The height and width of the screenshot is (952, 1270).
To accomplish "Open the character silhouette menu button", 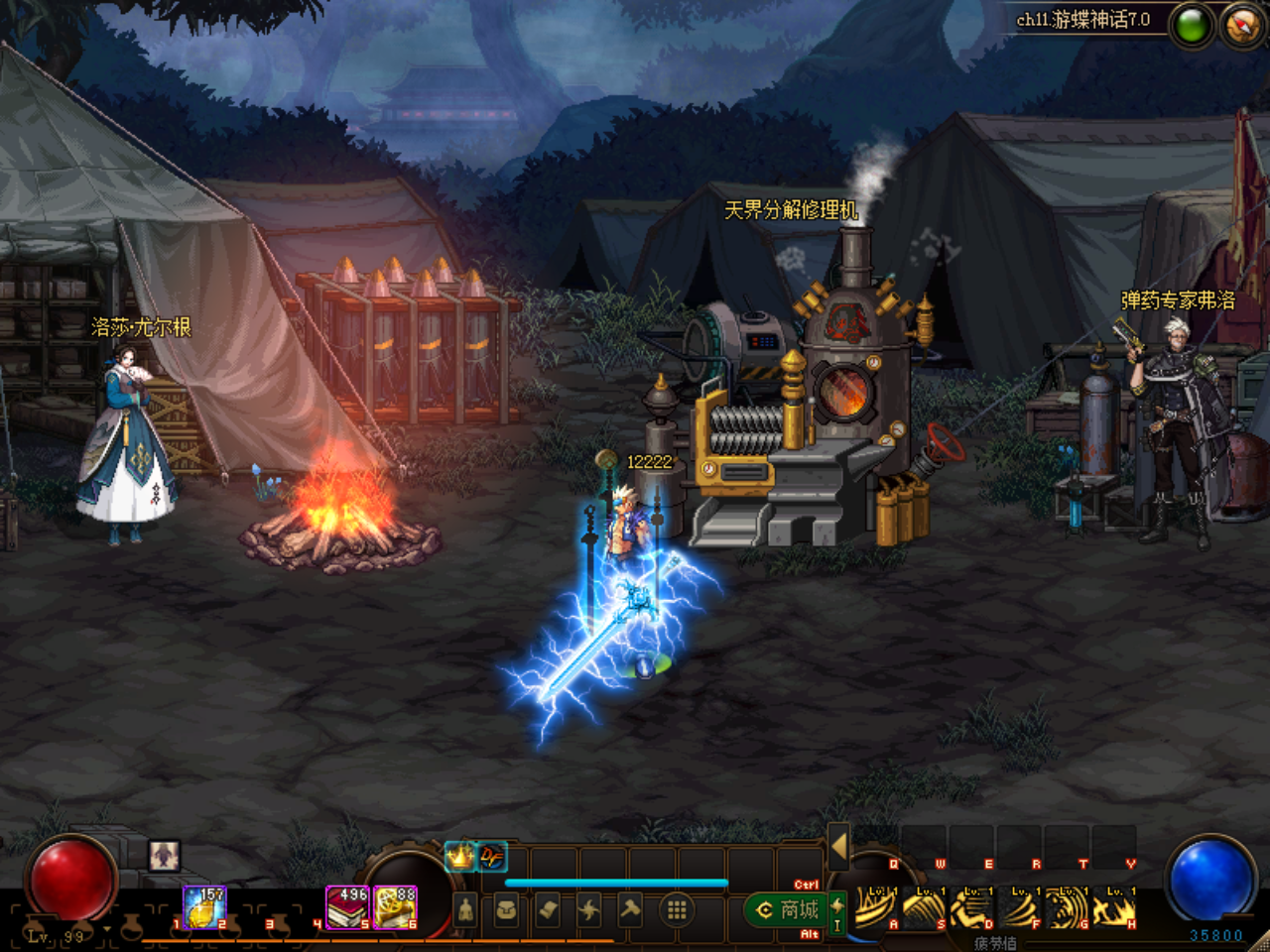I will 465,909.
